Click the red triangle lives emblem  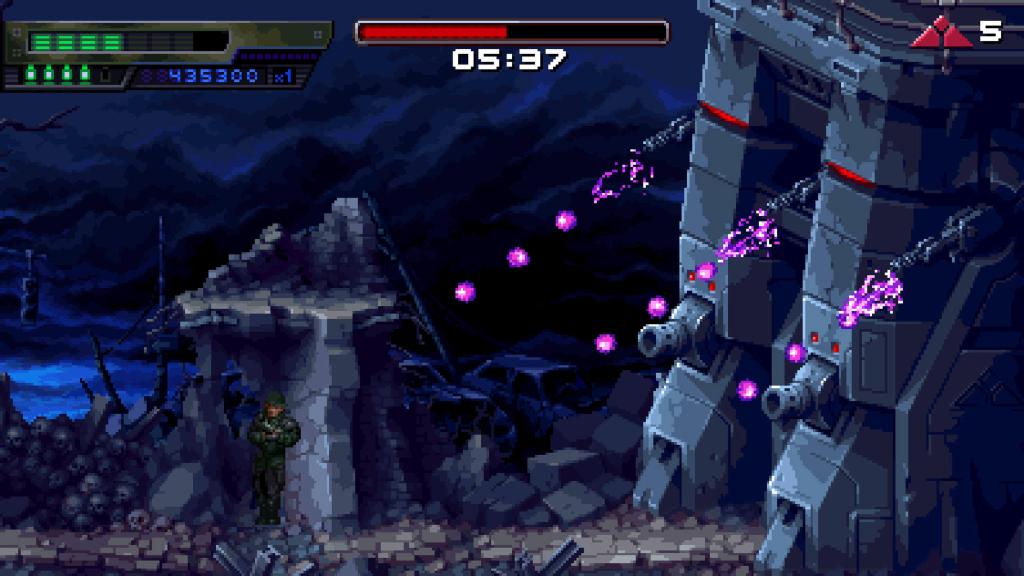[x=941, y=34]
